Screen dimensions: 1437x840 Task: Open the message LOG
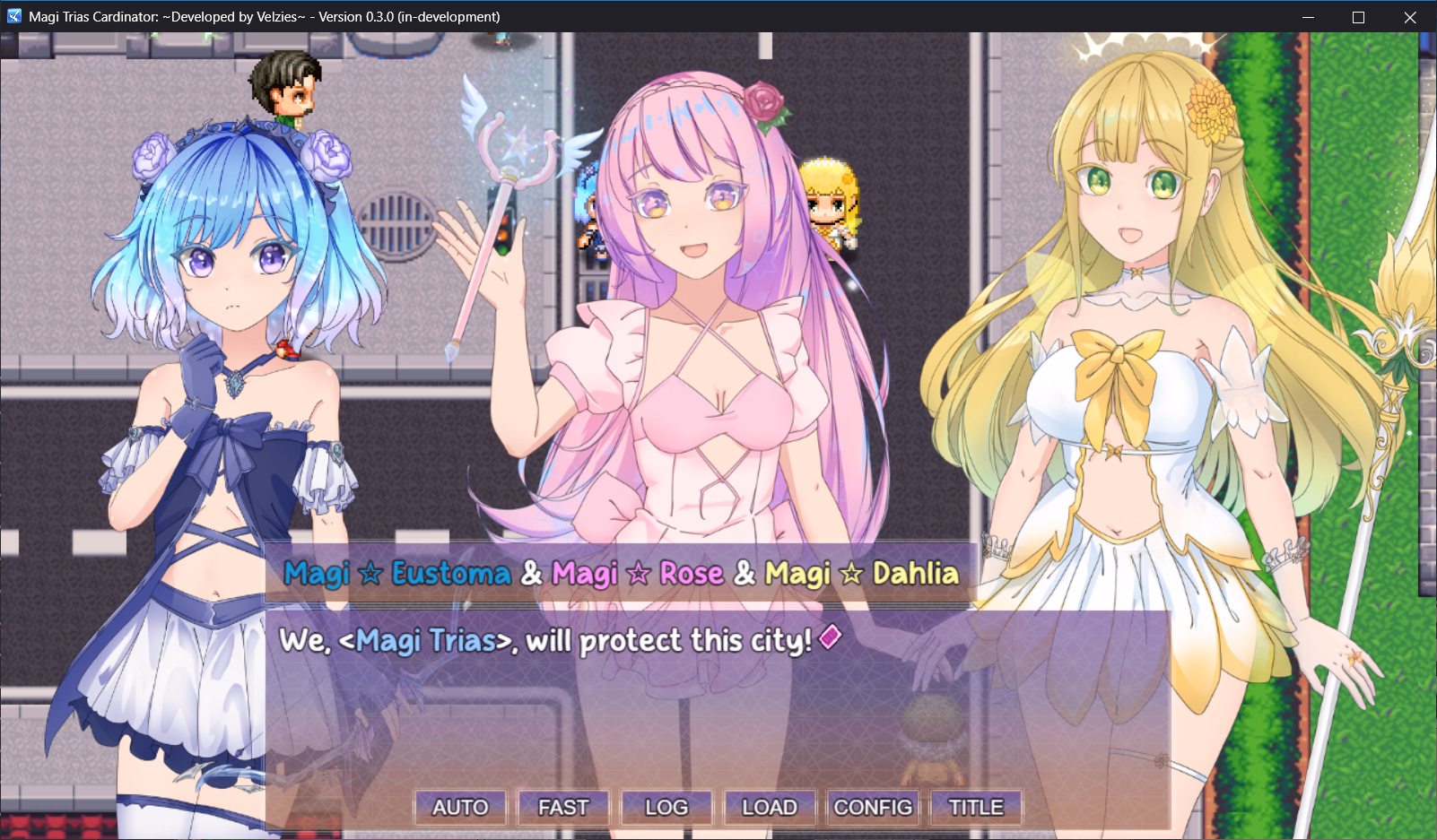[x=666, y=808]
